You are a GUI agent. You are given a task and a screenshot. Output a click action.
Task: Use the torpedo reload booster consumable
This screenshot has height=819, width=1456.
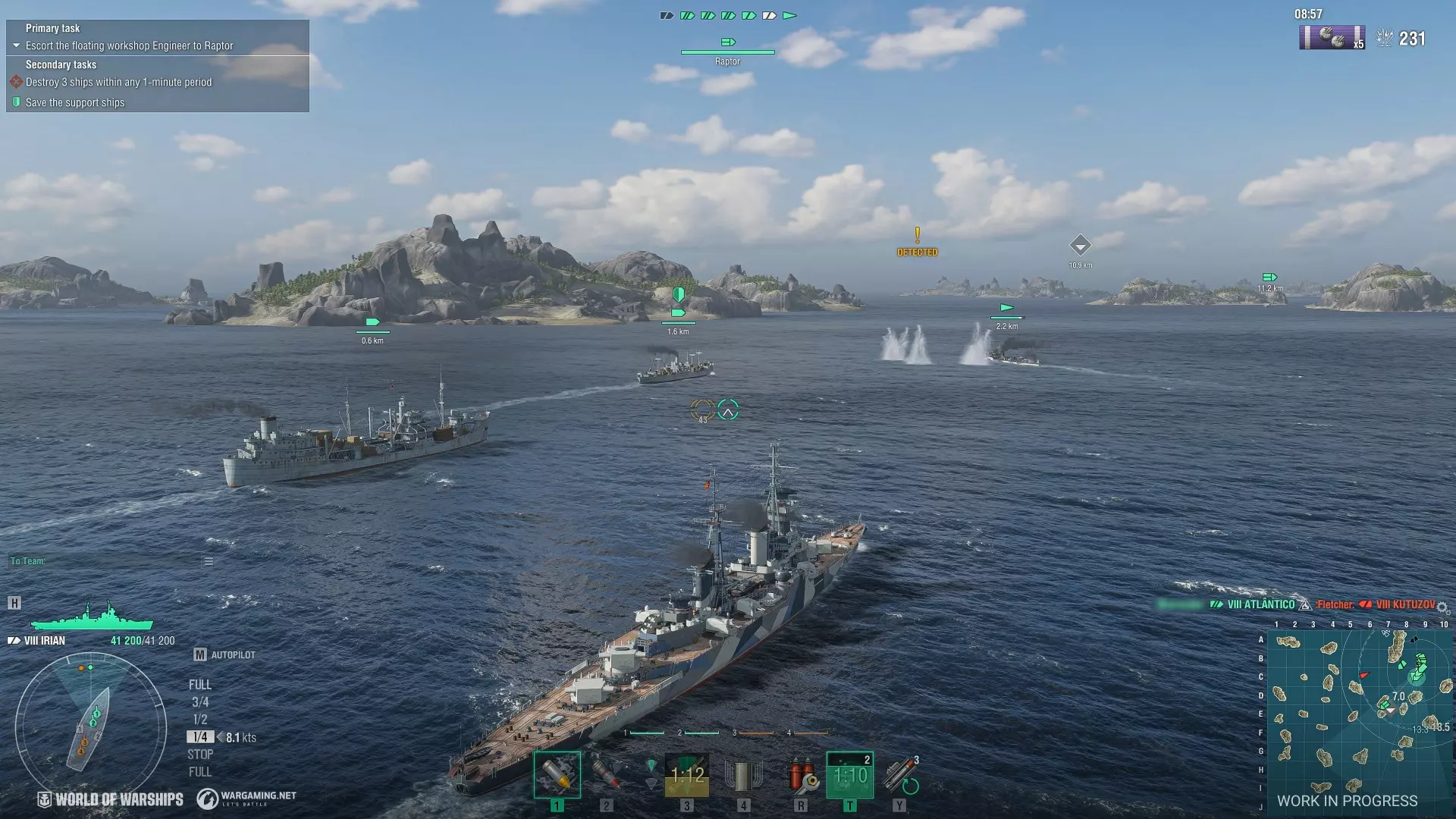[x=900, y=775]
